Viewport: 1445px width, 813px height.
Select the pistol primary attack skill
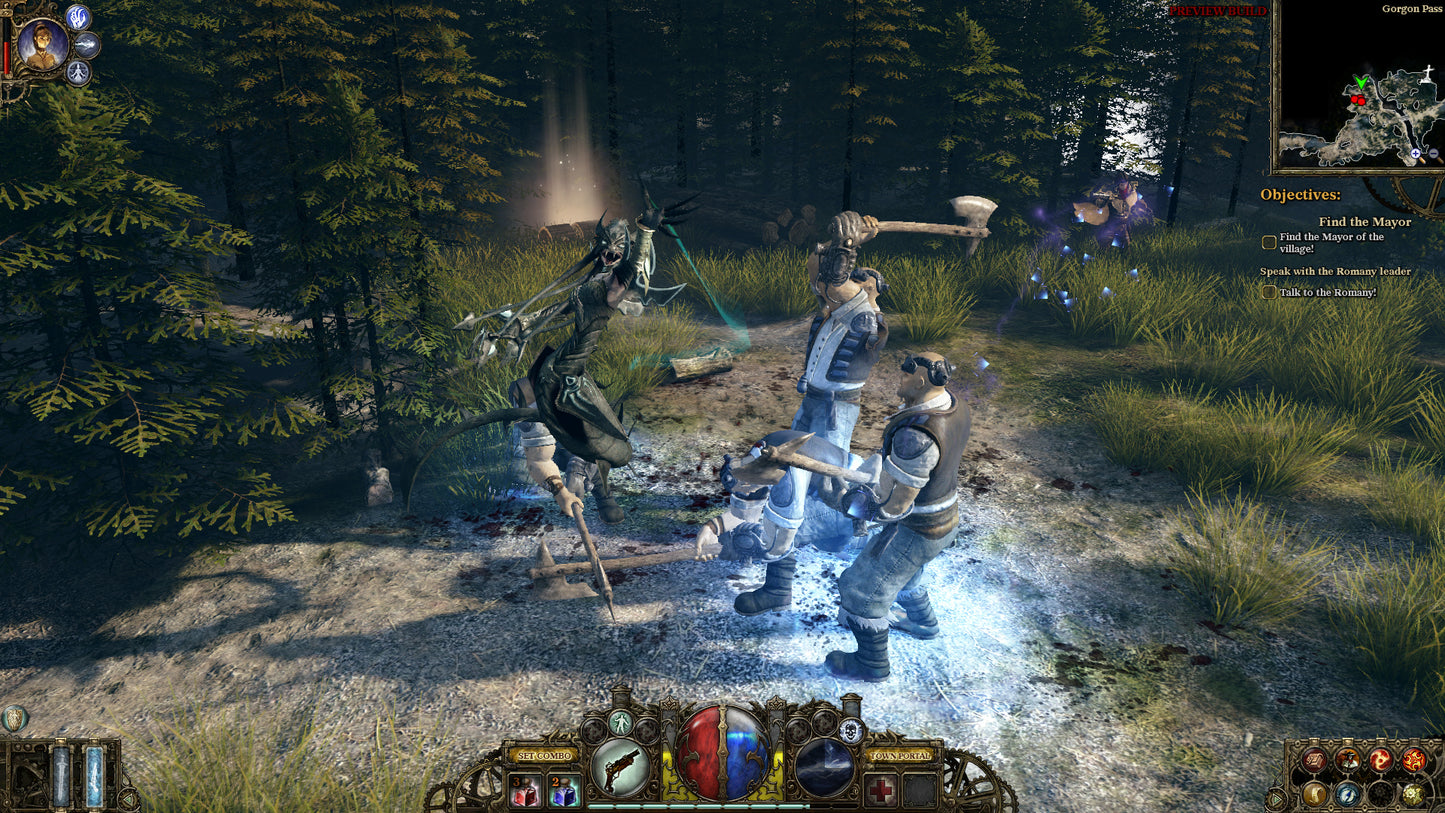tap(620, 767)
